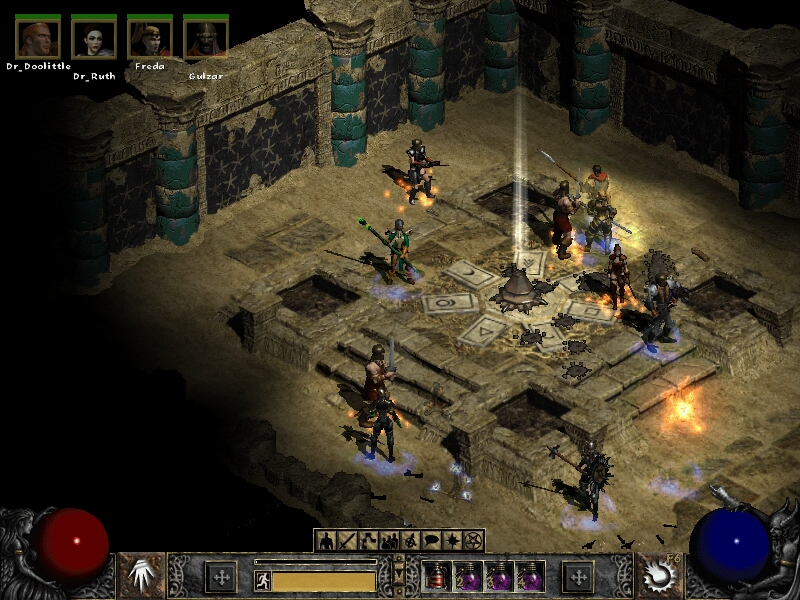Toggle run/walk with the running man icon
800x600 pixels.
pyautogui.click(x=263, y=580)
